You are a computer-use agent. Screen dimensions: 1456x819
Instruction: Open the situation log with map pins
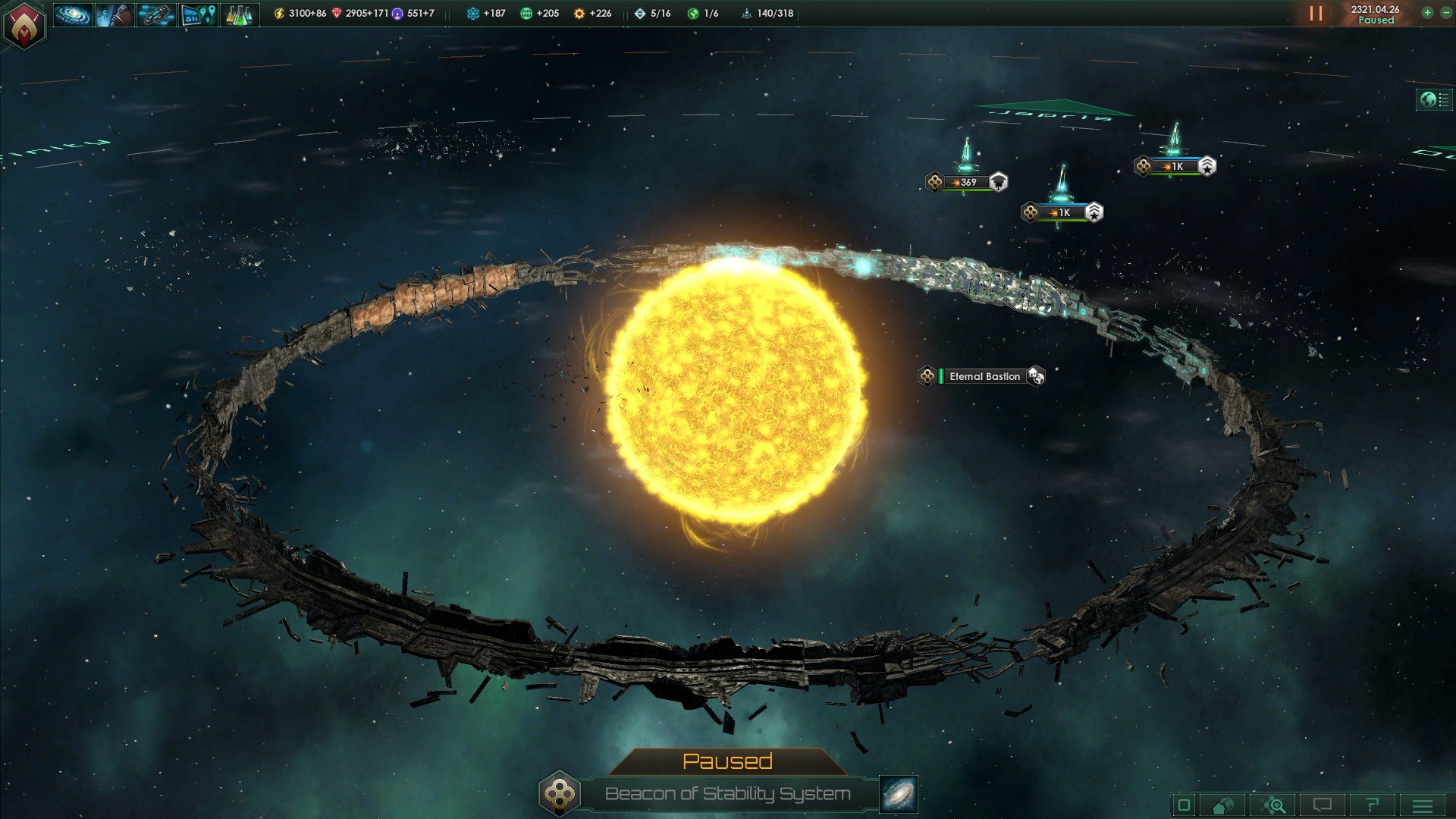tap(198, 14)
